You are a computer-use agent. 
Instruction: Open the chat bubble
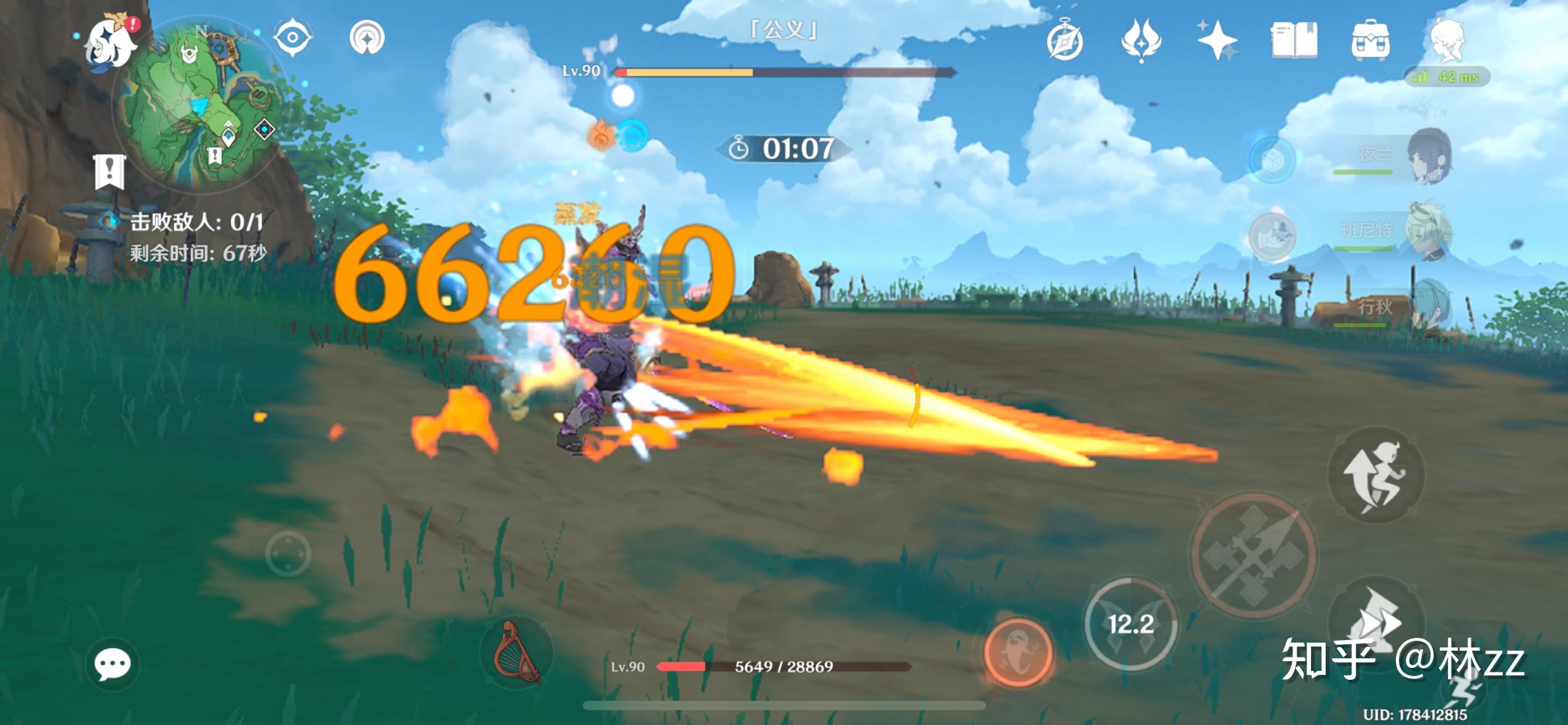point(112,665)
